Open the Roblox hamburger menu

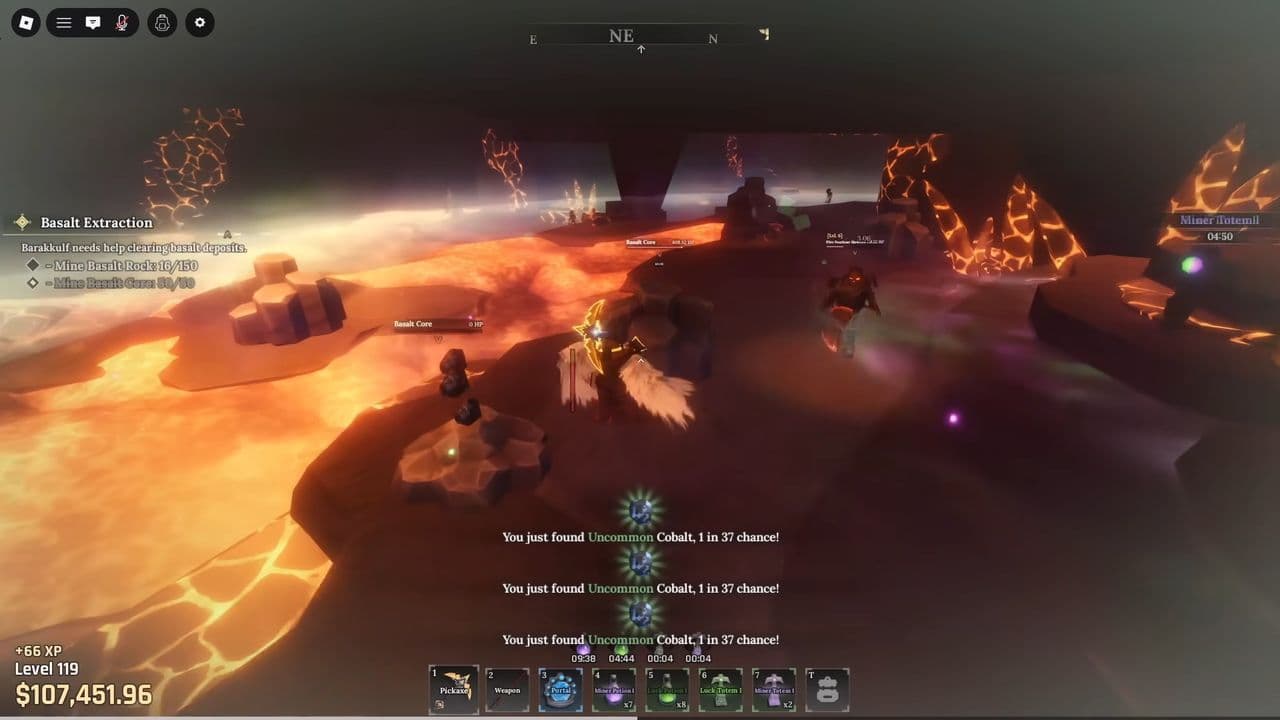click(x=62, y=22)
